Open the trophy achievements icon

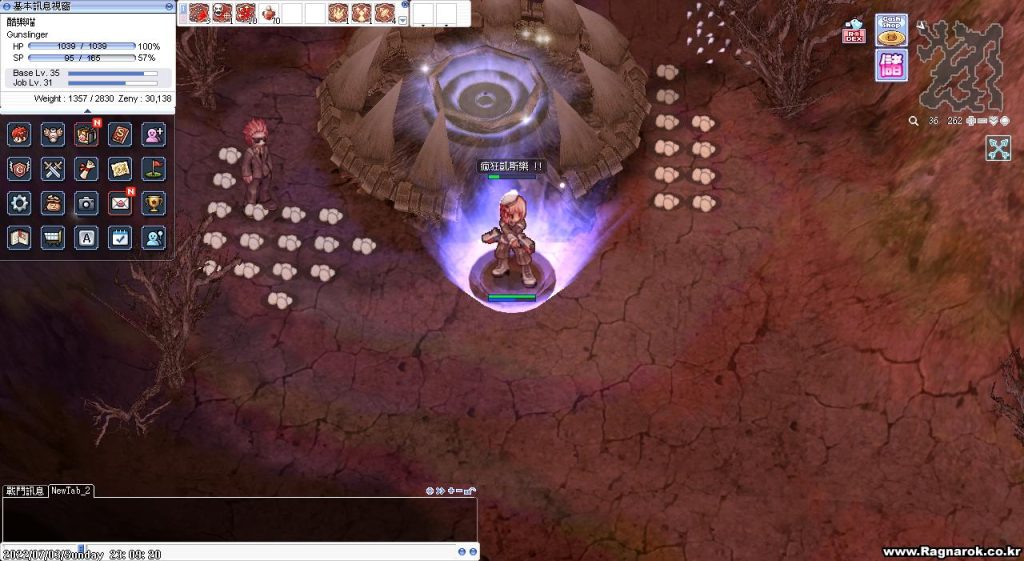(x=154, y=203)
